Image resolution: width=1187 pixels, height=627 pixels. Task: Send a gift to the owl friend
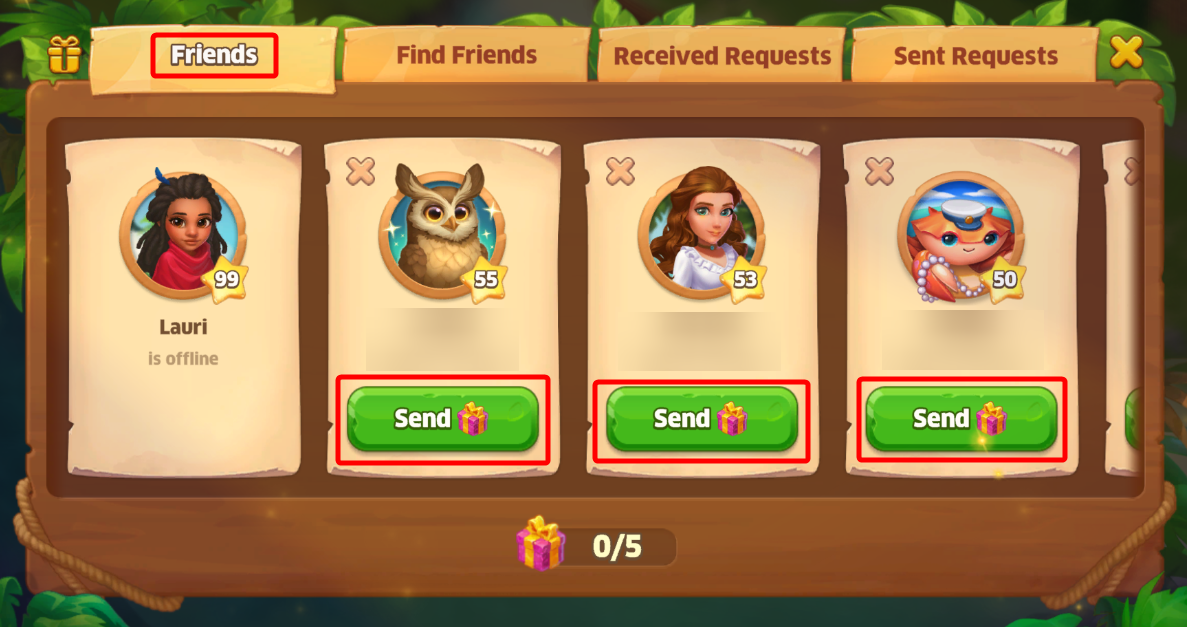click(x=442, y=418)
